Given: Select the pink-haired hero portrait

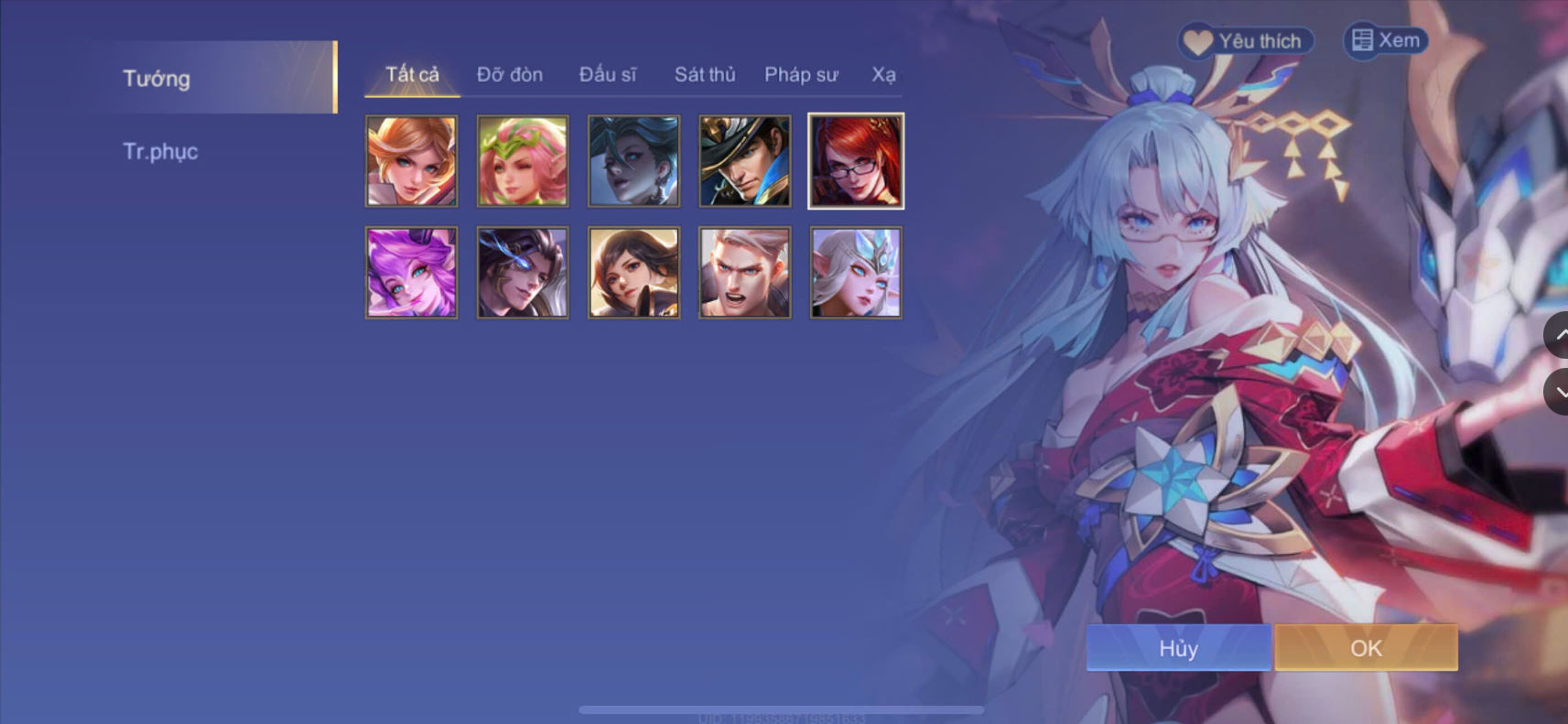Looking at the screenshot, I should (x=522, y=161).
